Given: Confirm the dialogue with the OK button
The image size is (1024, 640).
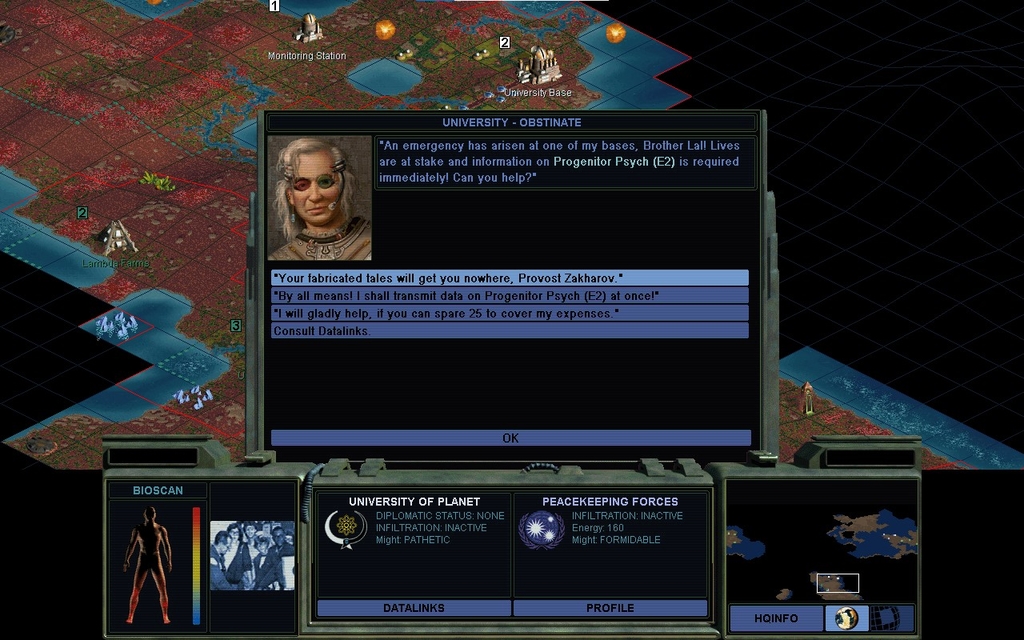Looking at the screenshot, I should pos(510,438).
